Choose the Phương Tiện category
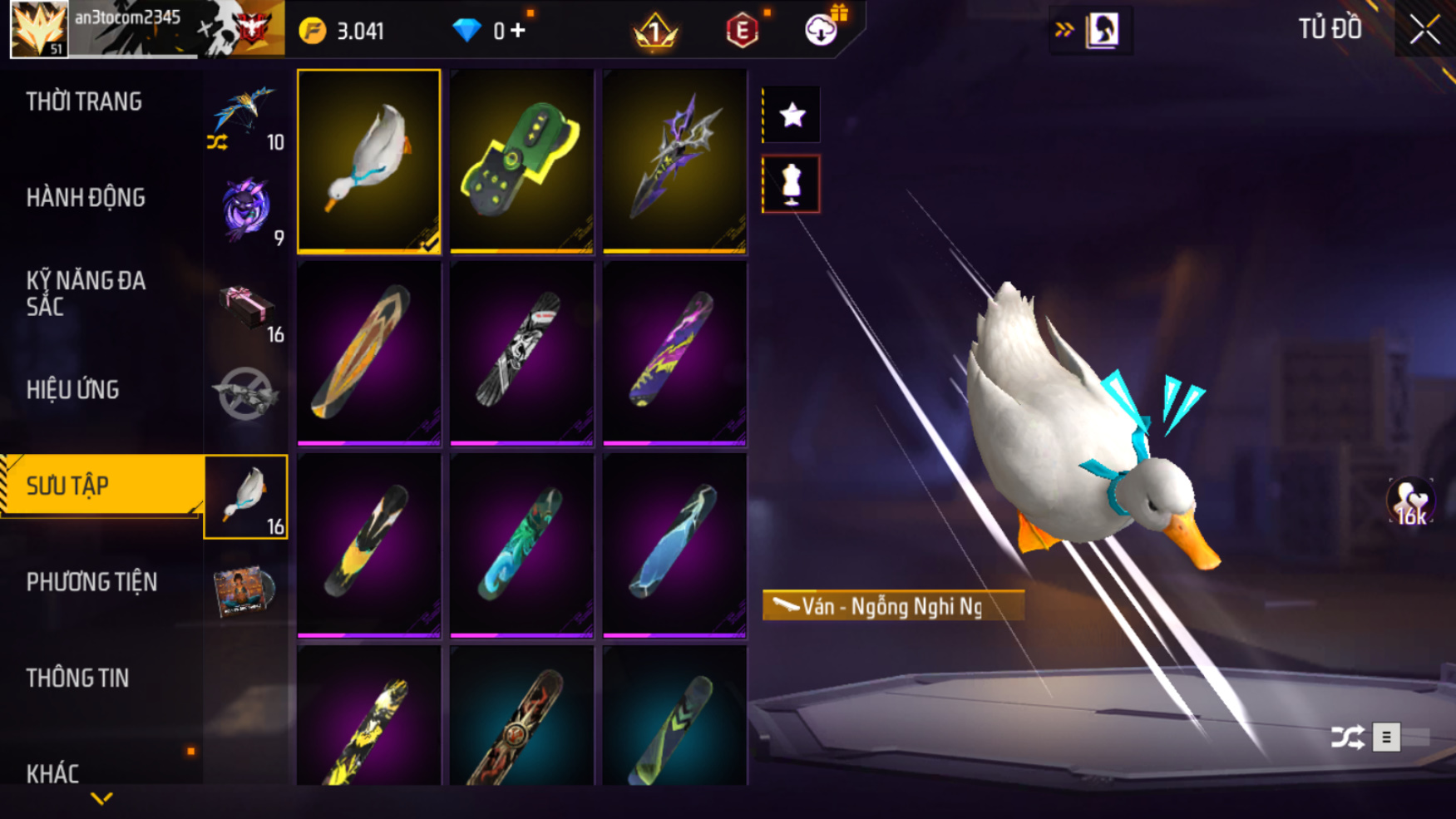 click(x=91, y=582)
